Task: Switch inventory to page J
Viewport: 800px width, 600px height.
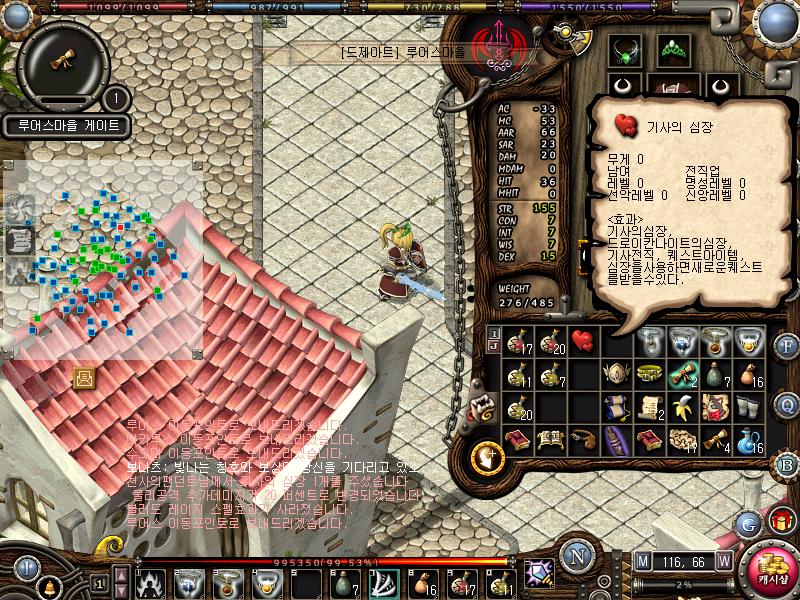Action: pyautogui.click(x=494, y=345)
